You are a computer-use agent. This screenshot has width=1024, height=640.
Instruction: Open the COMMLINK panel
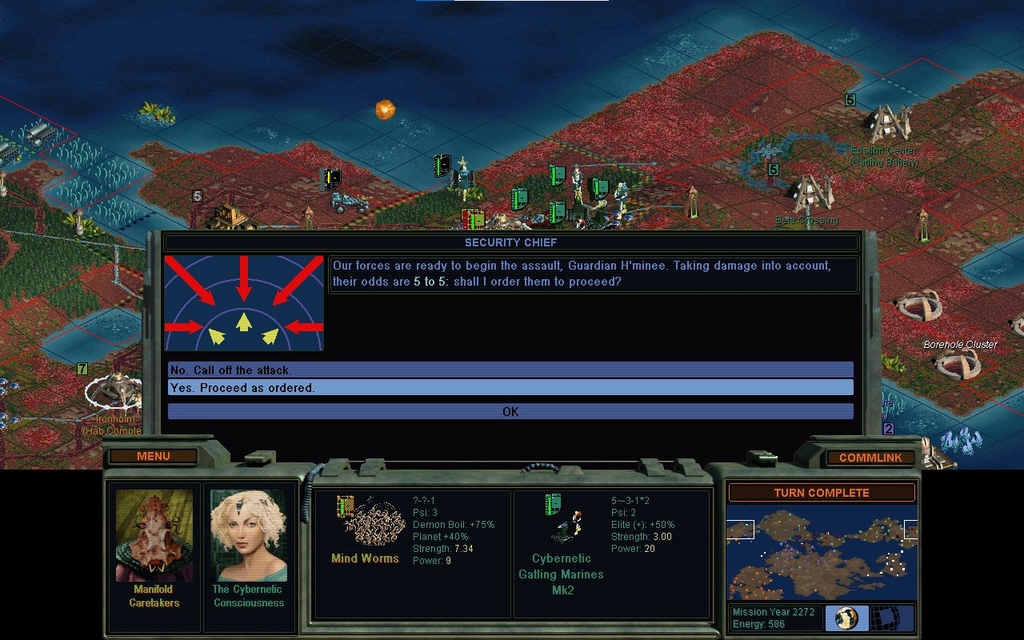tap(870, 457)
